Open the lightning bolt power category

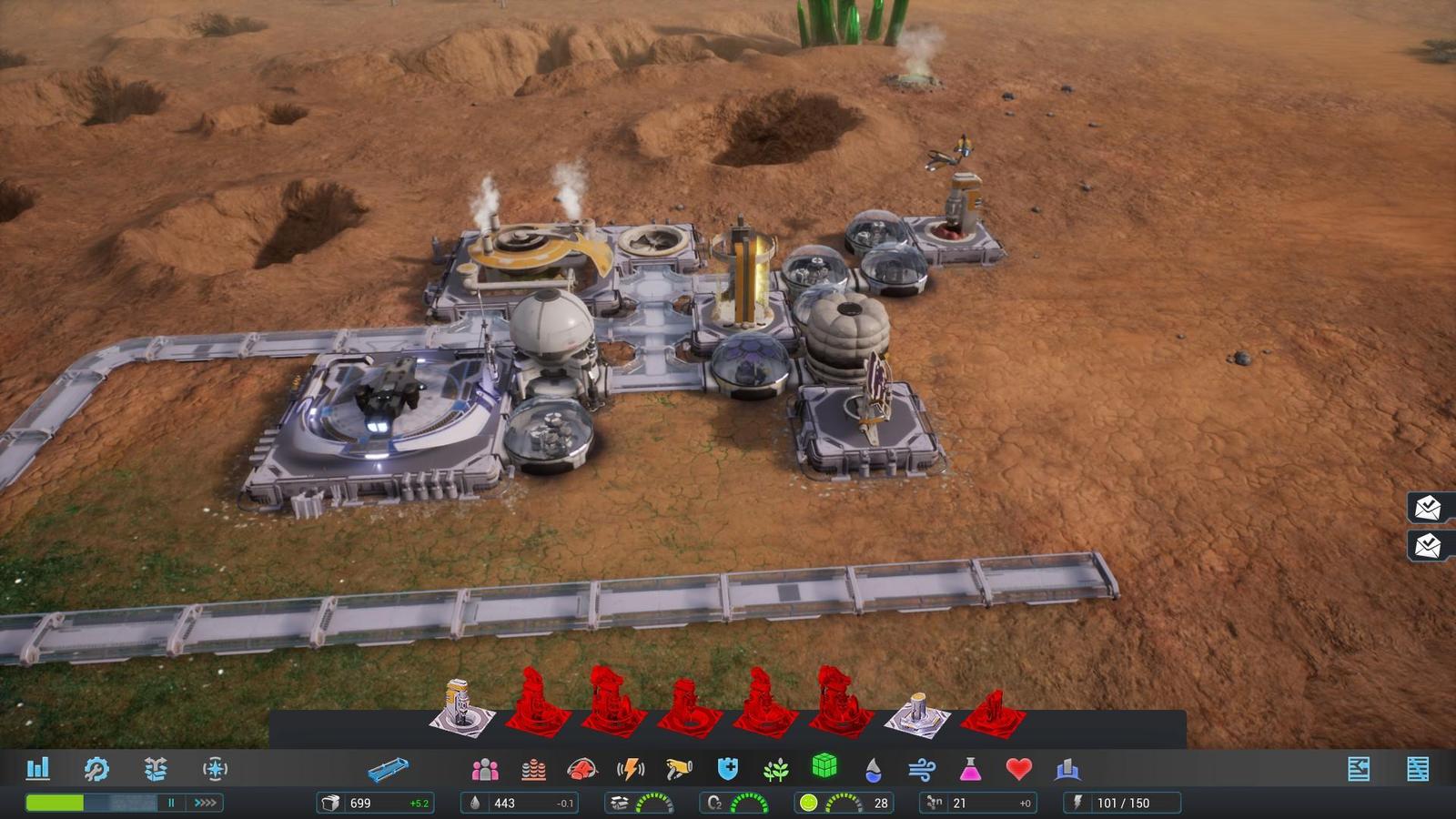coord(630,770)
